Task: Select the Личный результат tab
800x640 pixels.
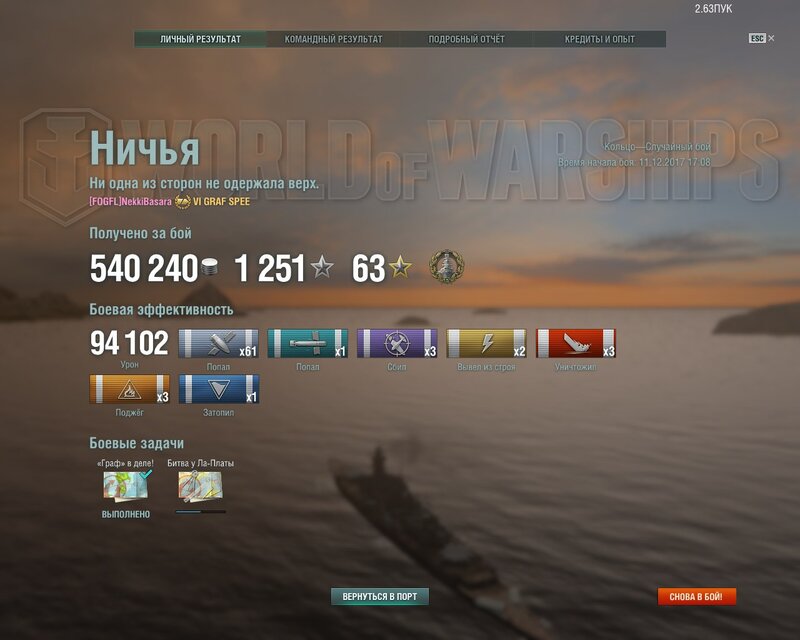Action: pyautogui.click(x=201, y=39)
